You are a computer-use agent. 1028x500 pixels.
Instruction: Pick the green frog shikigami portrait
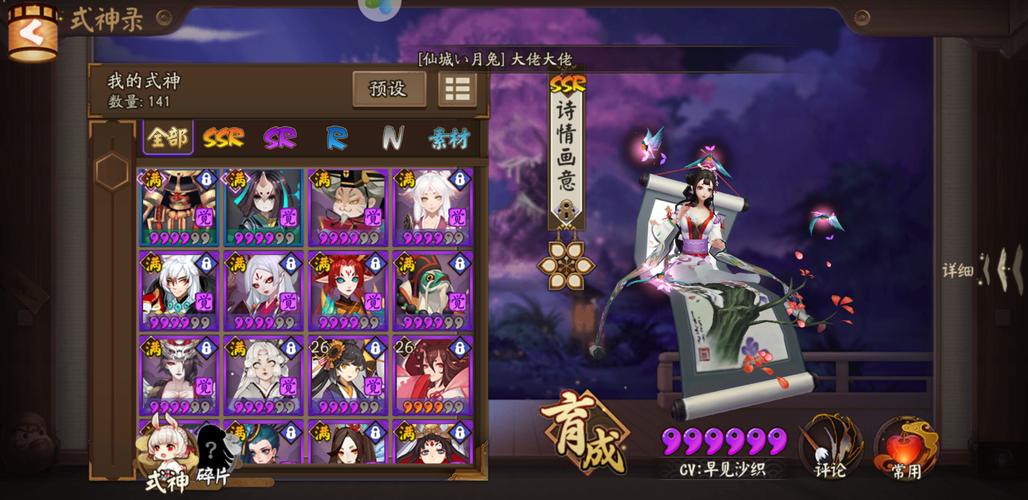432,290
